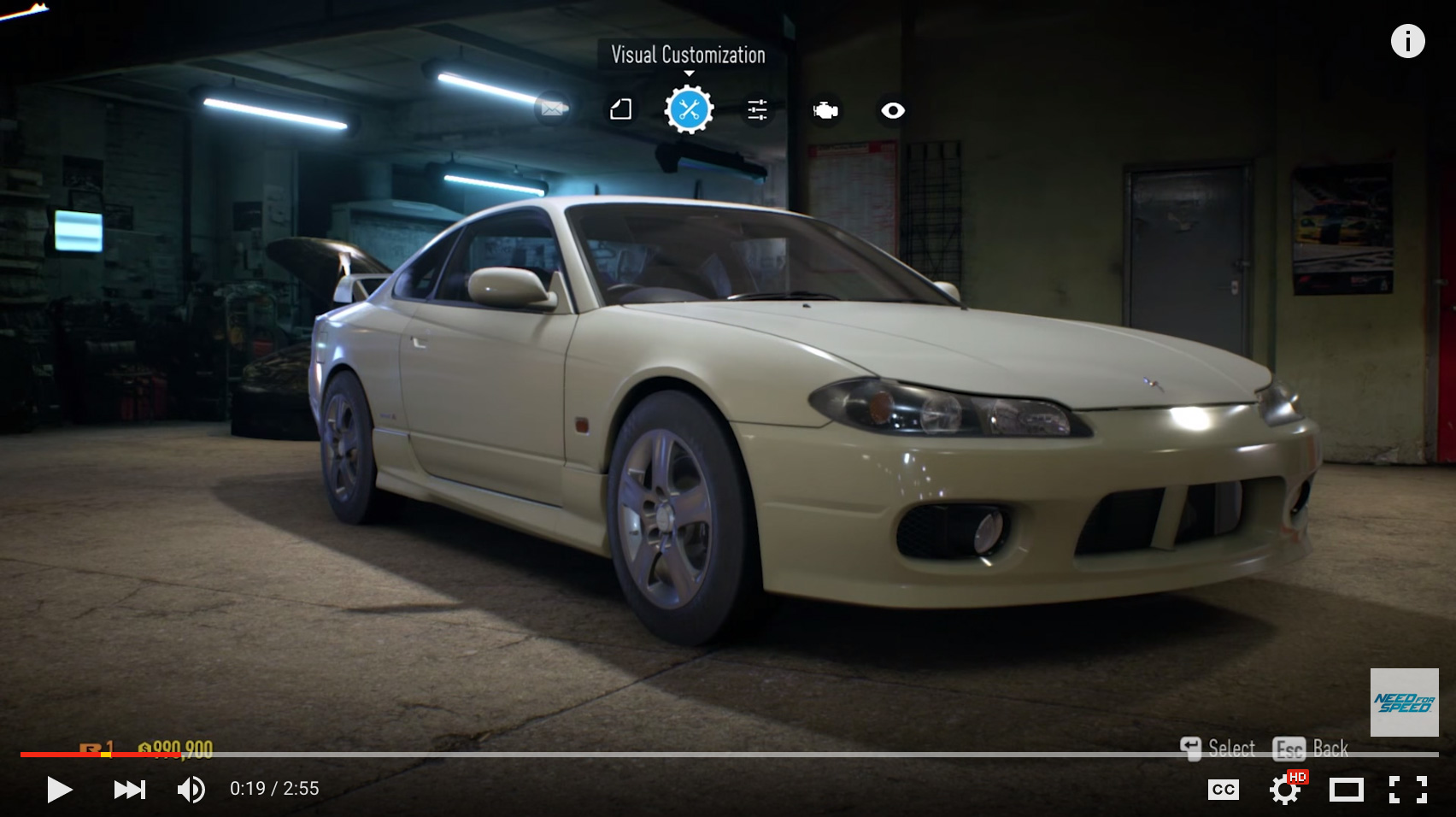Play the video
Image resolution: width=1456 pixels, height=817 pixels.
[x=59, y=789]
